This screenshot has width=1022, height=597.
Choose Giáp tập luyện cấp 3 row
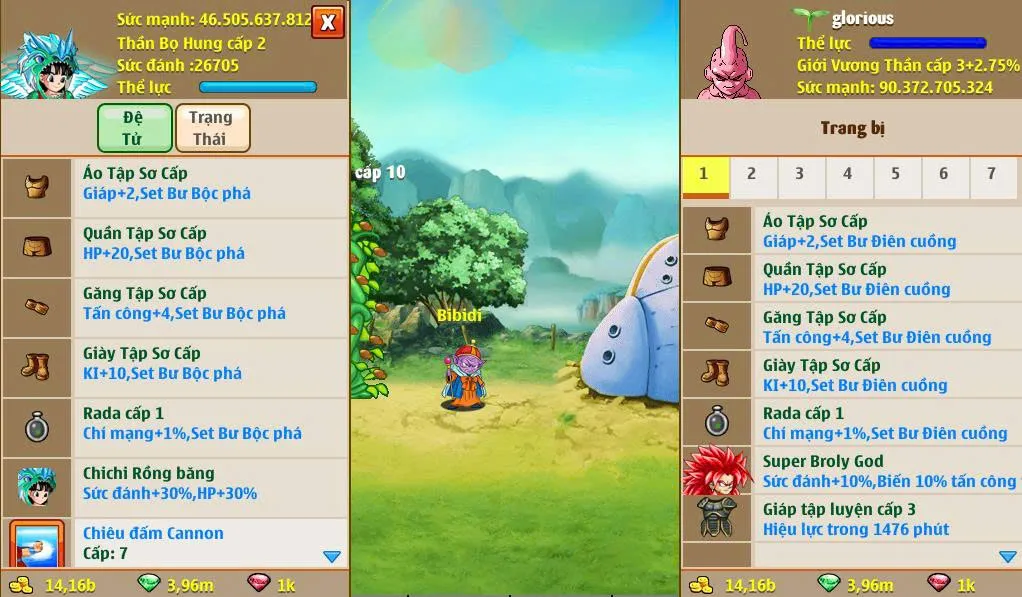point(850,519)
